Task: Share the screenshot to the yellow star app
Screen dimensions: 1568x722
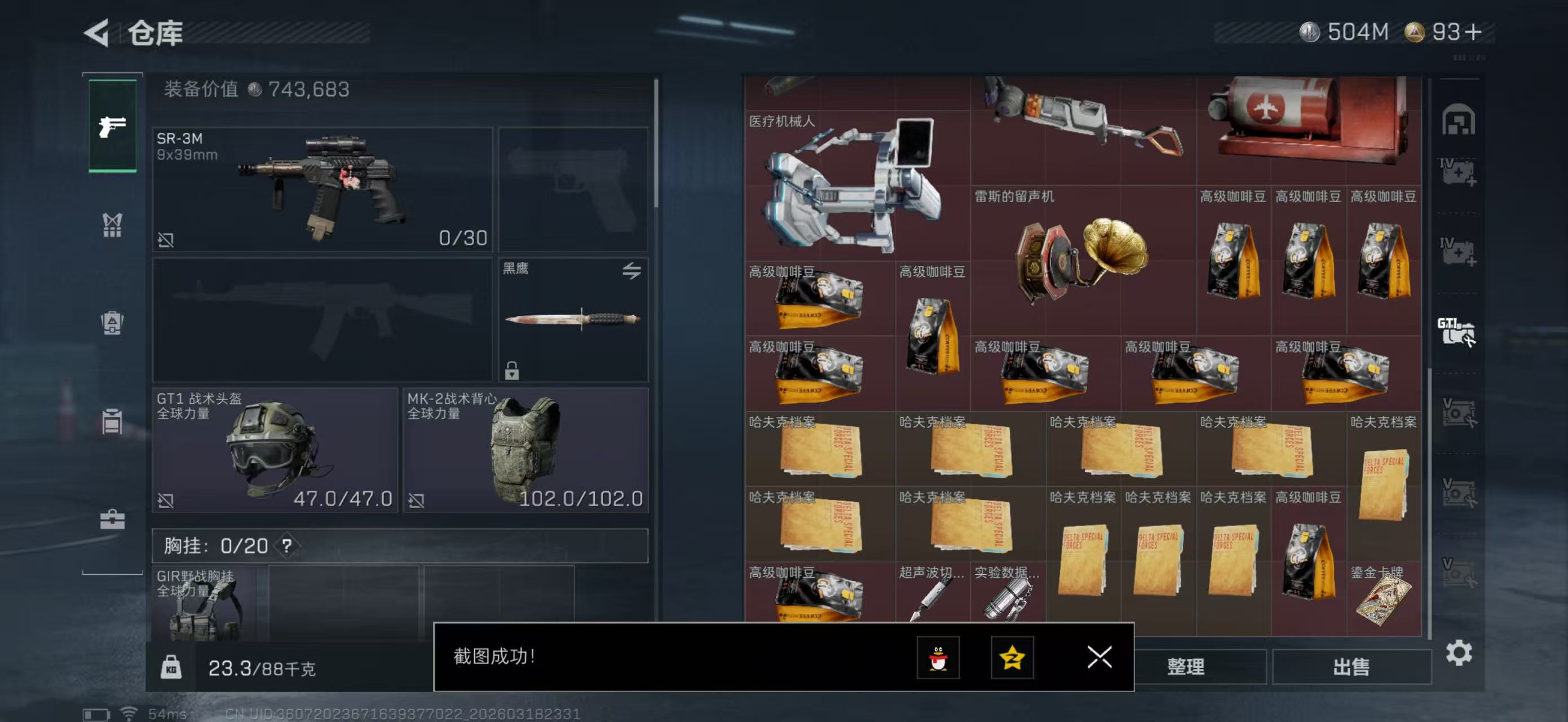Action: (x=1012, y=657)
